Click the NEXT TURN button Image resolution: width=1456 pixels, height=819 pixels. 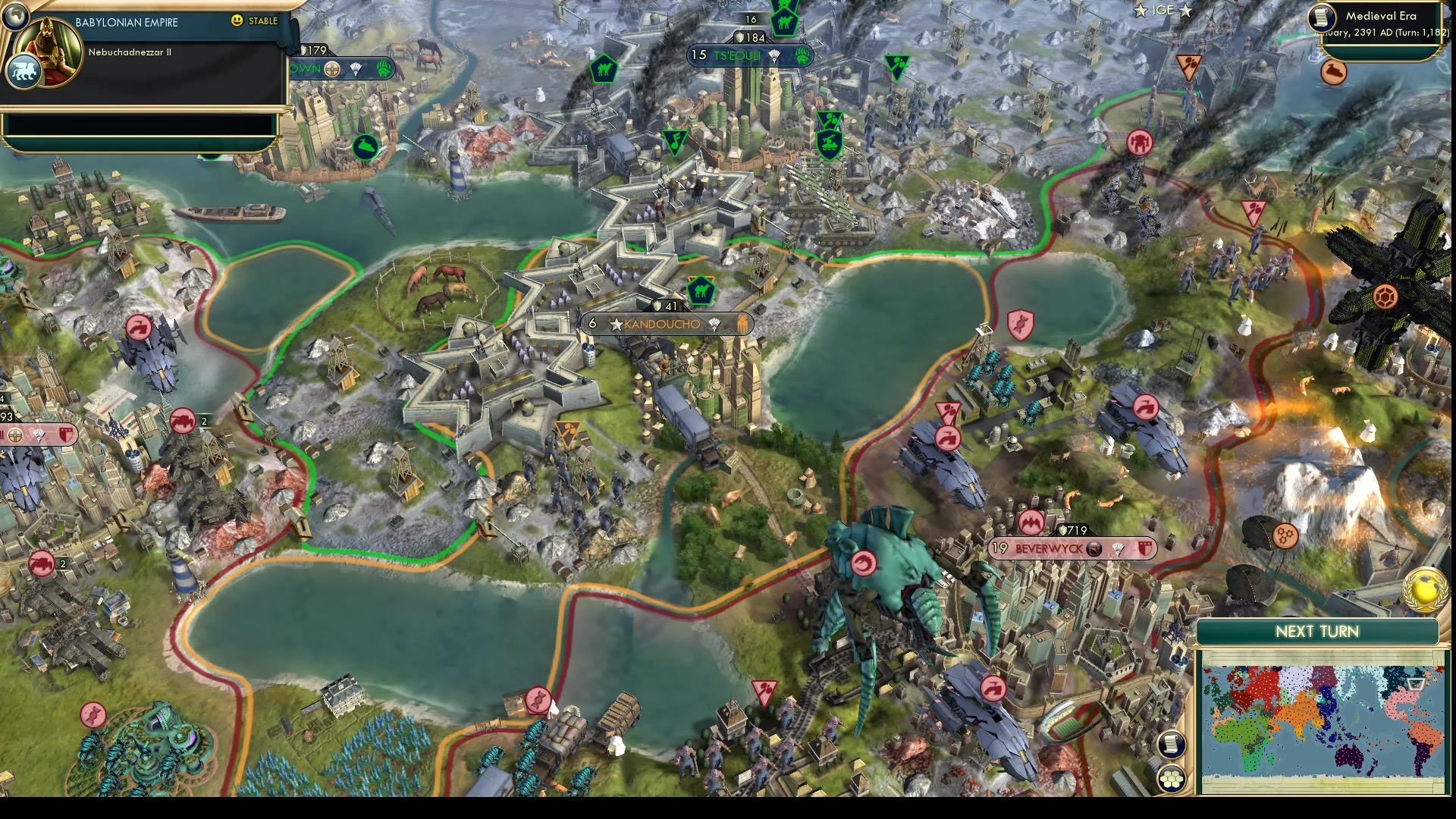click(1319, 631)
